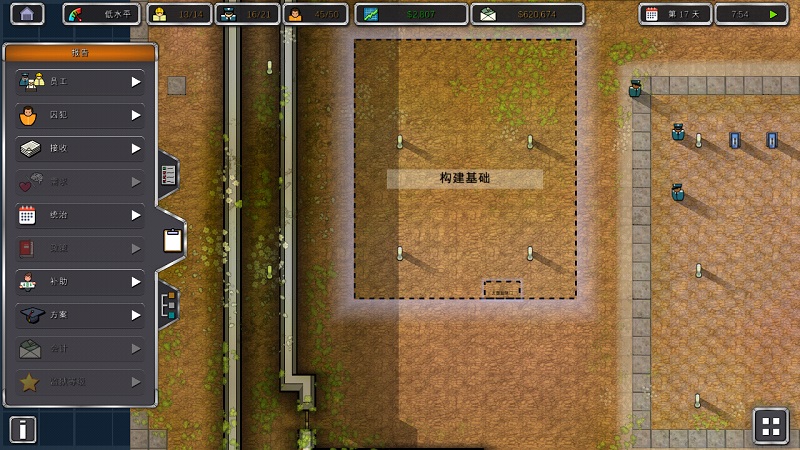
Task: Open the 方案 (programs) entry
Action: tap(80, 315)
